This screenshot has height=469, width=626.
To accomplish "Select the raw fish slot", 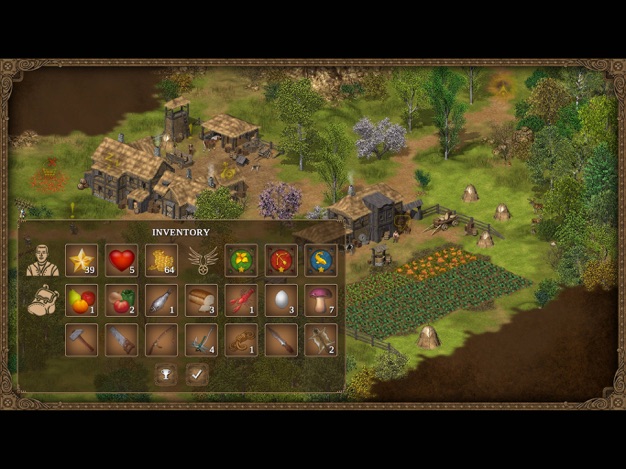I will point(161,300).
